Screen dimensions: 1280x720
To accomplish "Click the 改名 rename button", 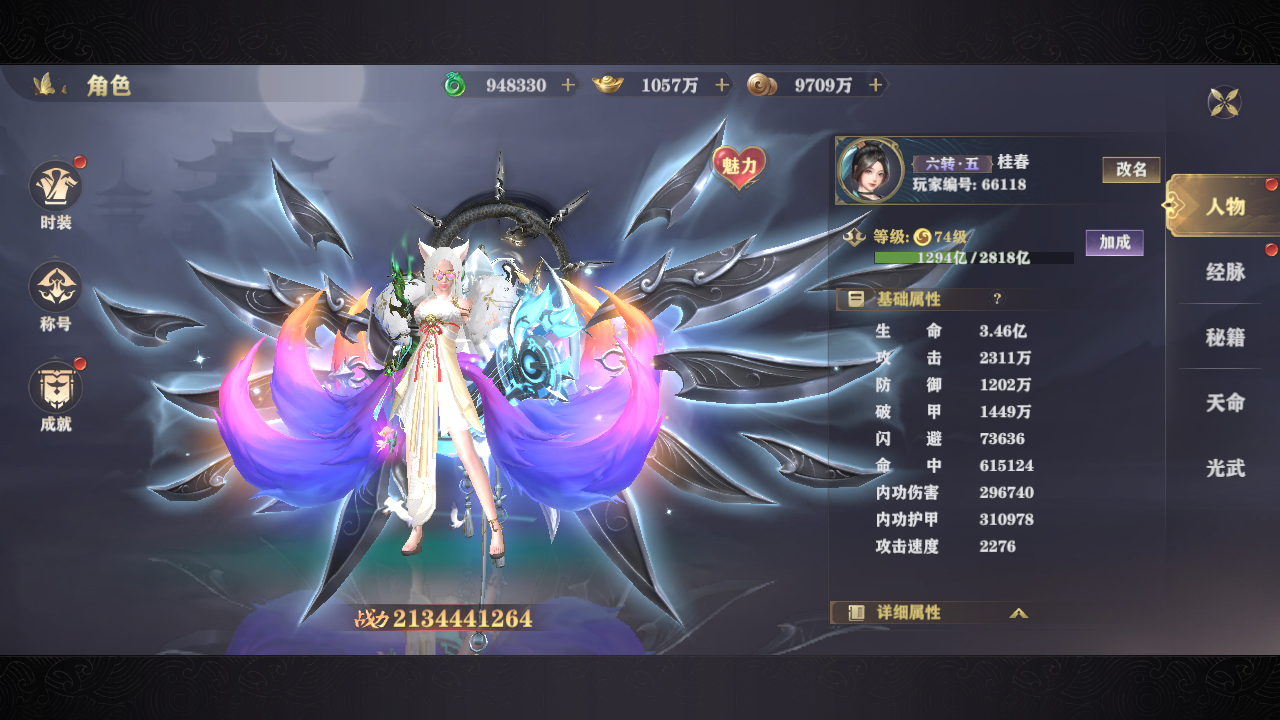I will 1131,170.
